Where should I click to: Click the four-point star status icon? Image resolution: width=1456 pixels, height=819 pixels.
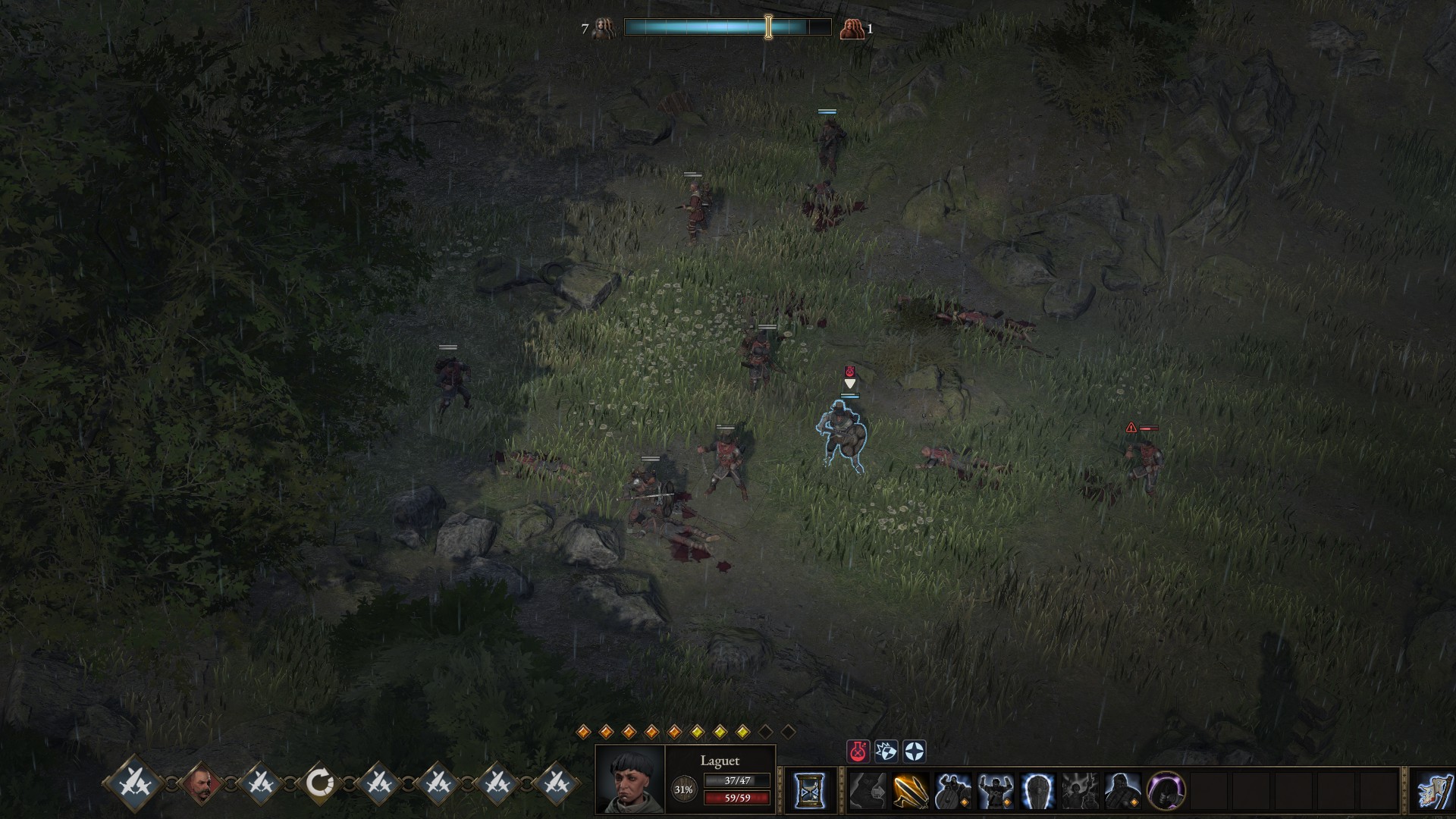tap(915, 752)
